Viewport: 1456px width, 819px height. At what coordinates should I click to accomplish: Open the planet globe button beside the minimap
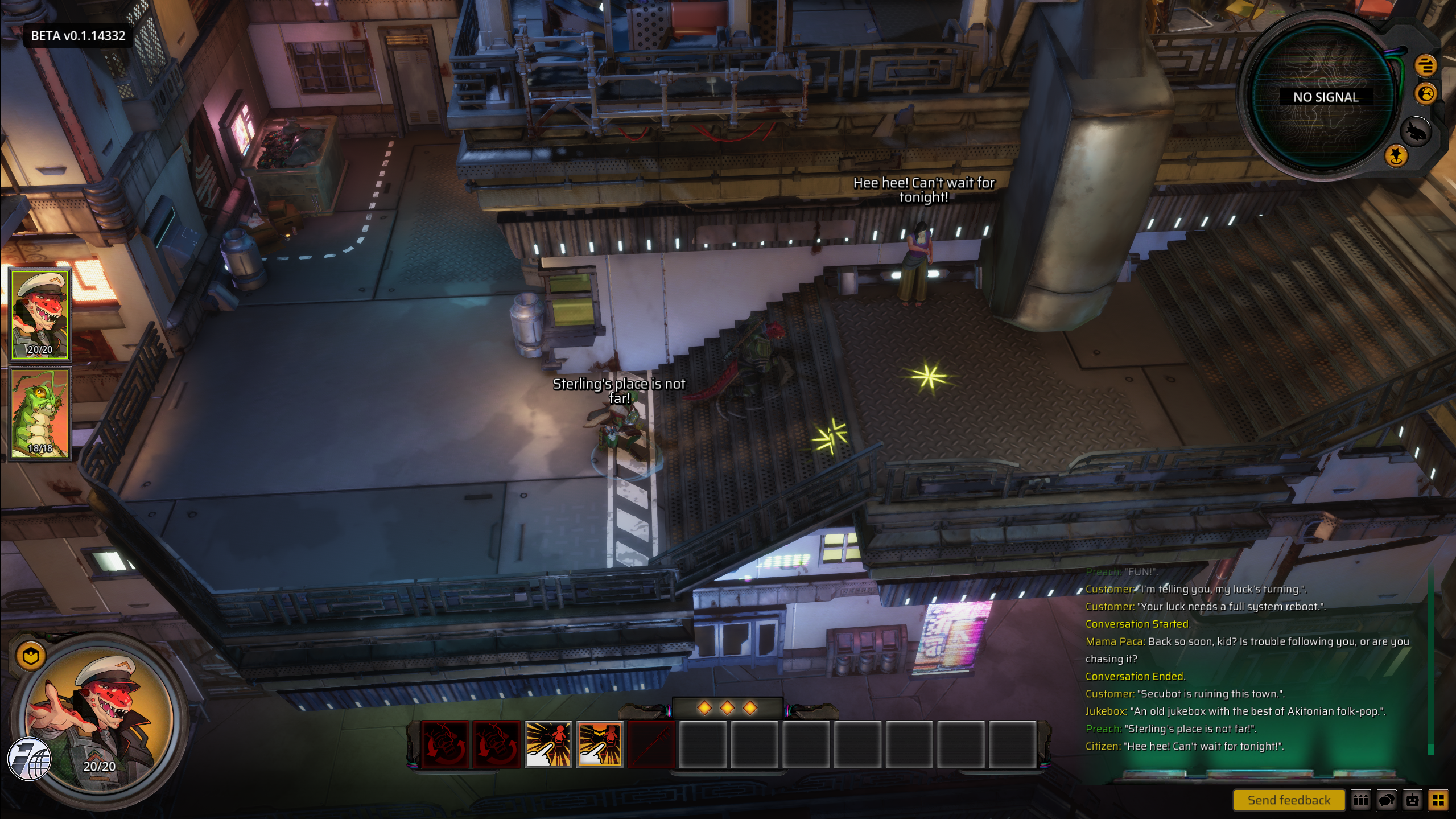(x=1426, y=93)
